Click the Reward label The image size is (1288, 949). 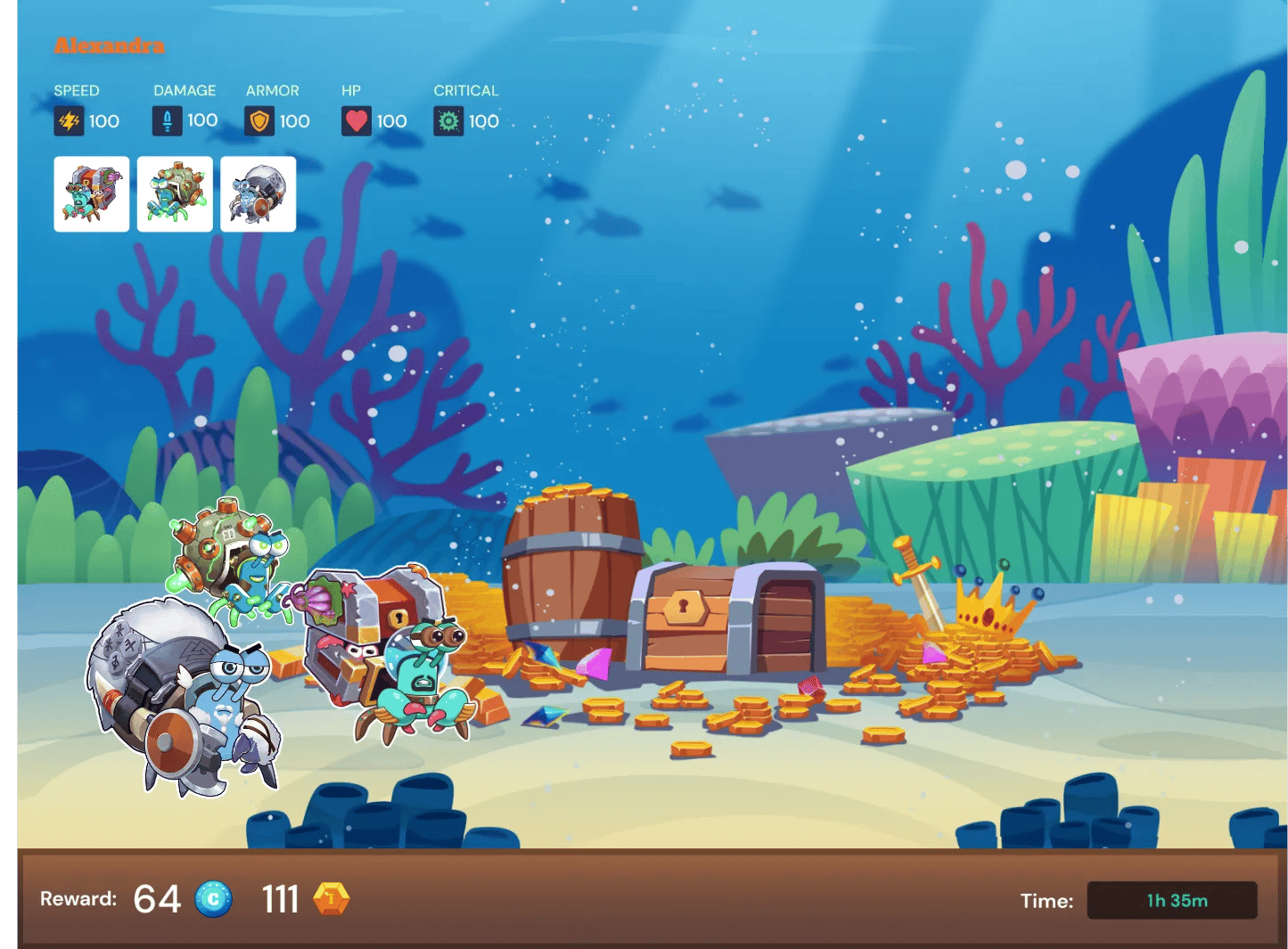(x=78, y=899)
